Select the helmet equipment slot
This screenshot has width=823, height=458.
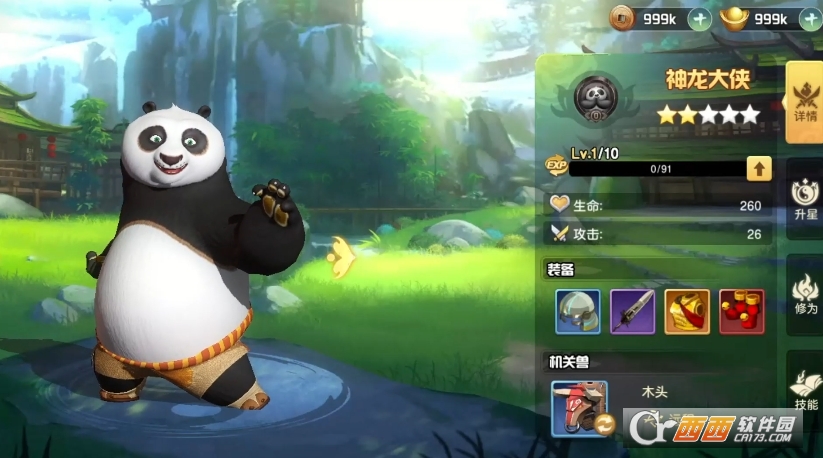(578, 312)
